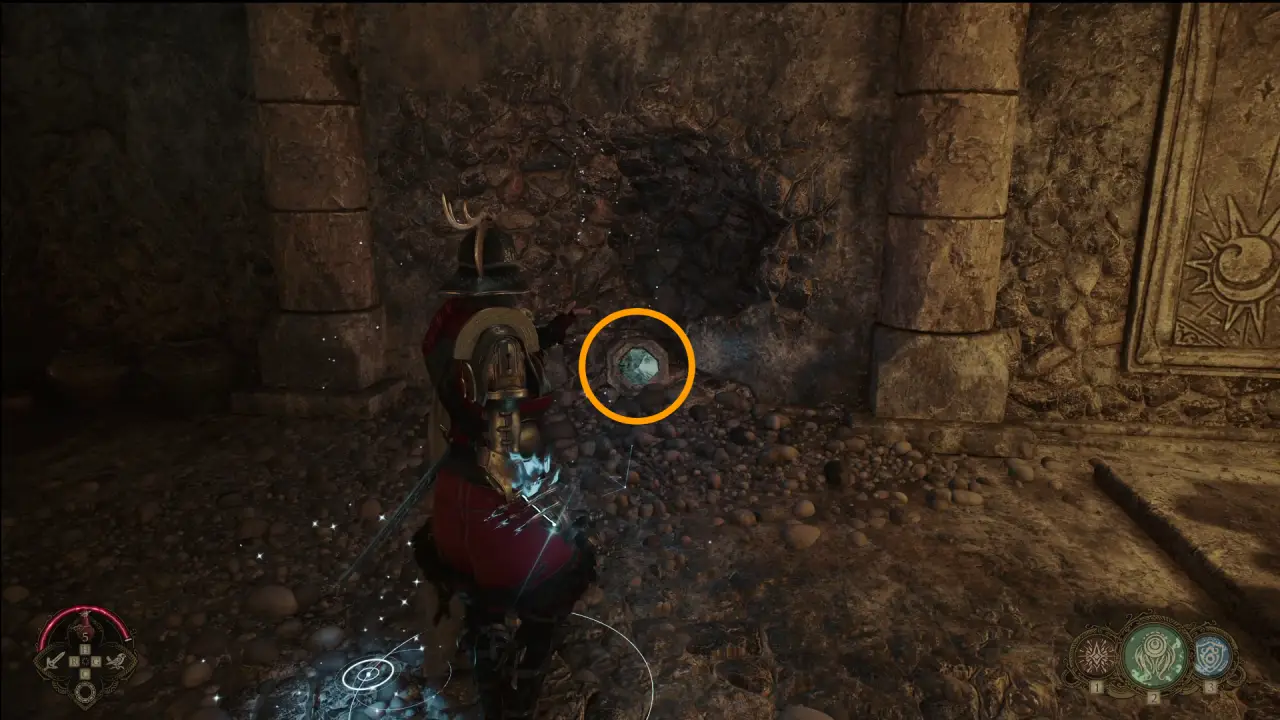
Task: Activate the brown starburst spell, slot 1
Action: click(x=1093, y=656)
